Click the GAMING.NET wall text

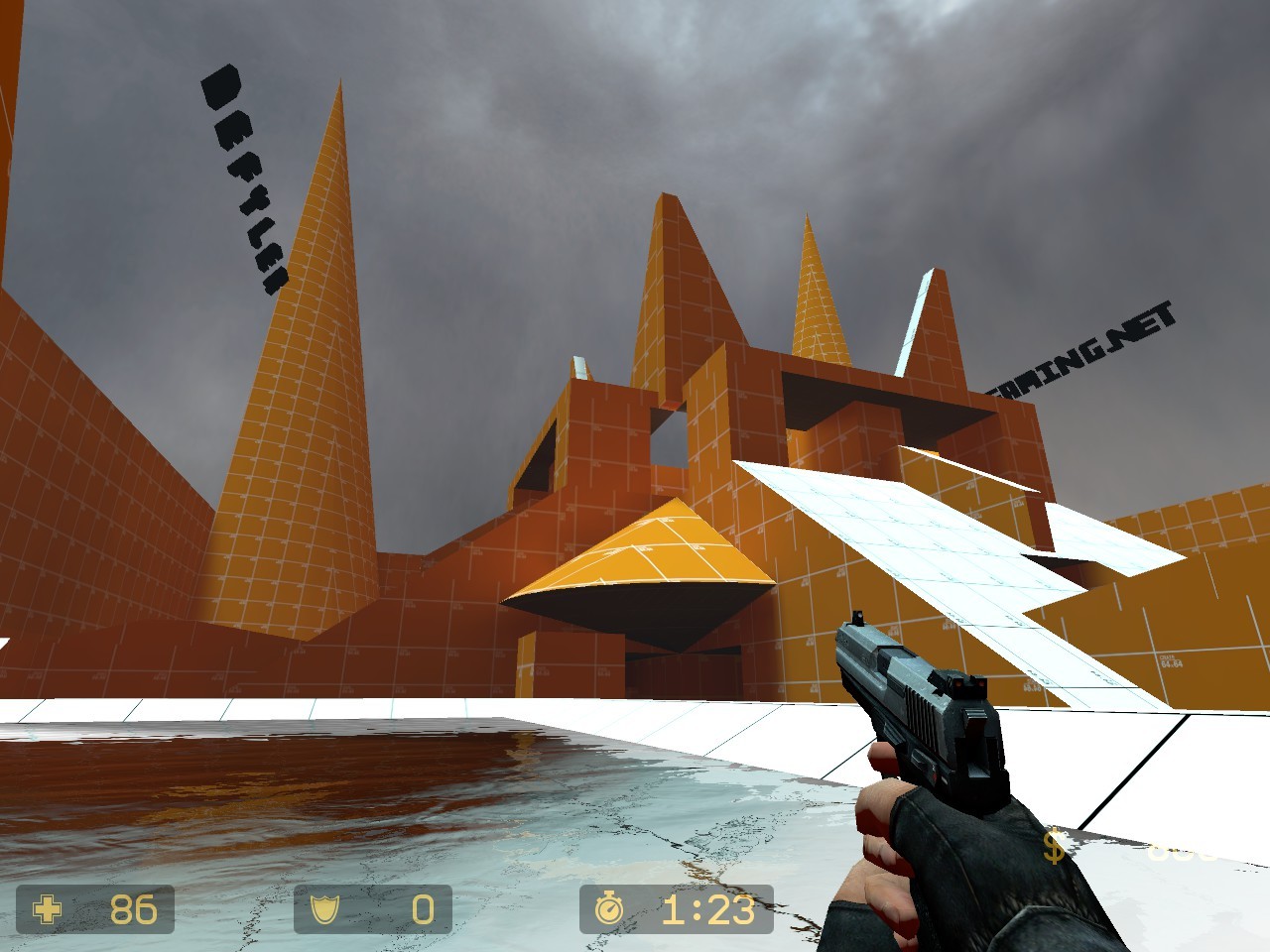[1081, 347]
